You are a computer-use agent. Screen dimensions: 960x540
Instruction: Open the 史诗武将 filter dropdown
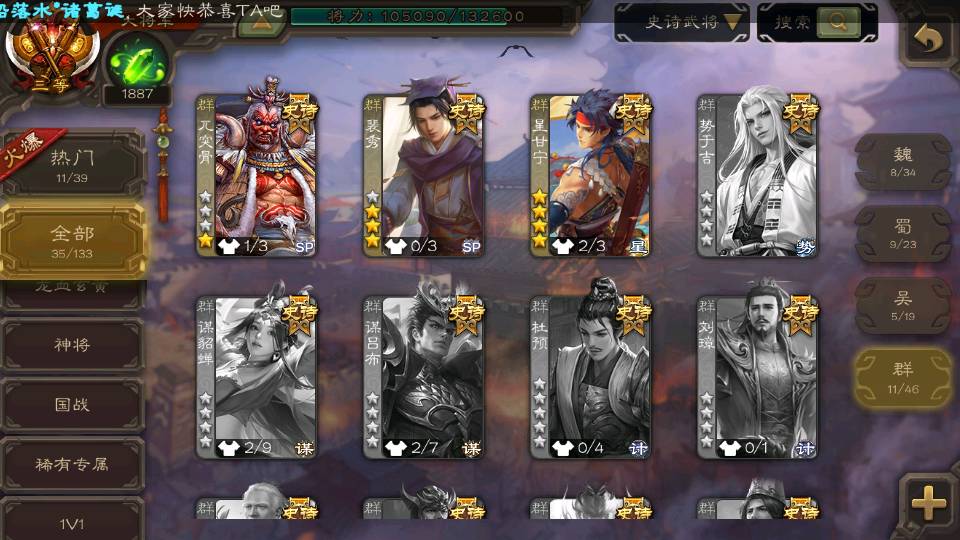[681, 22]
